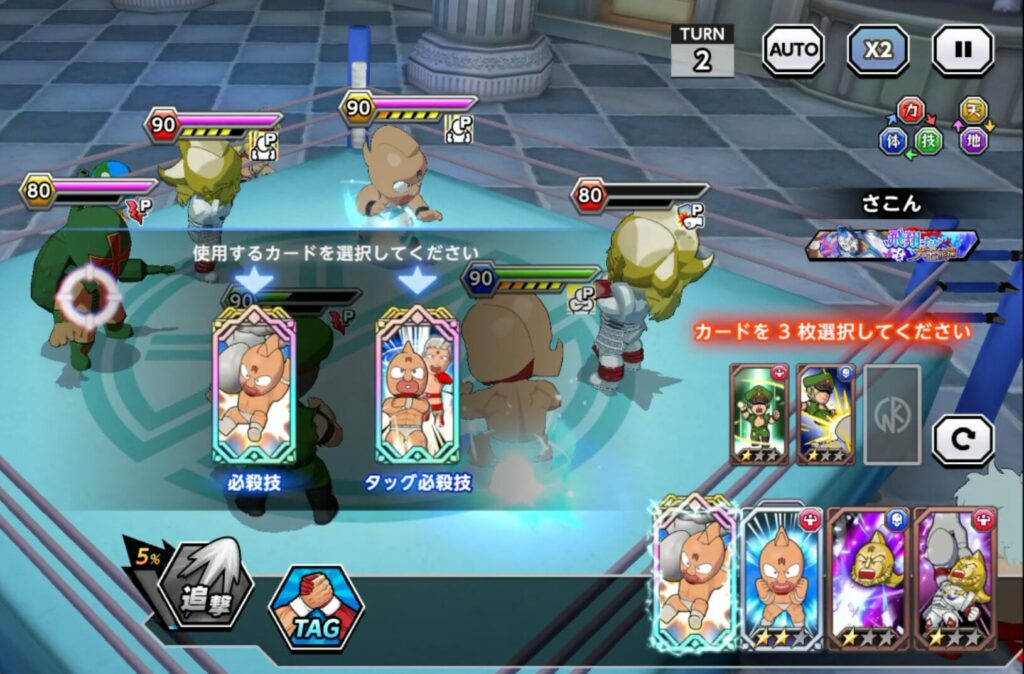
Task: Remove the green-background soldier card from selection
Action: point(759,414)
